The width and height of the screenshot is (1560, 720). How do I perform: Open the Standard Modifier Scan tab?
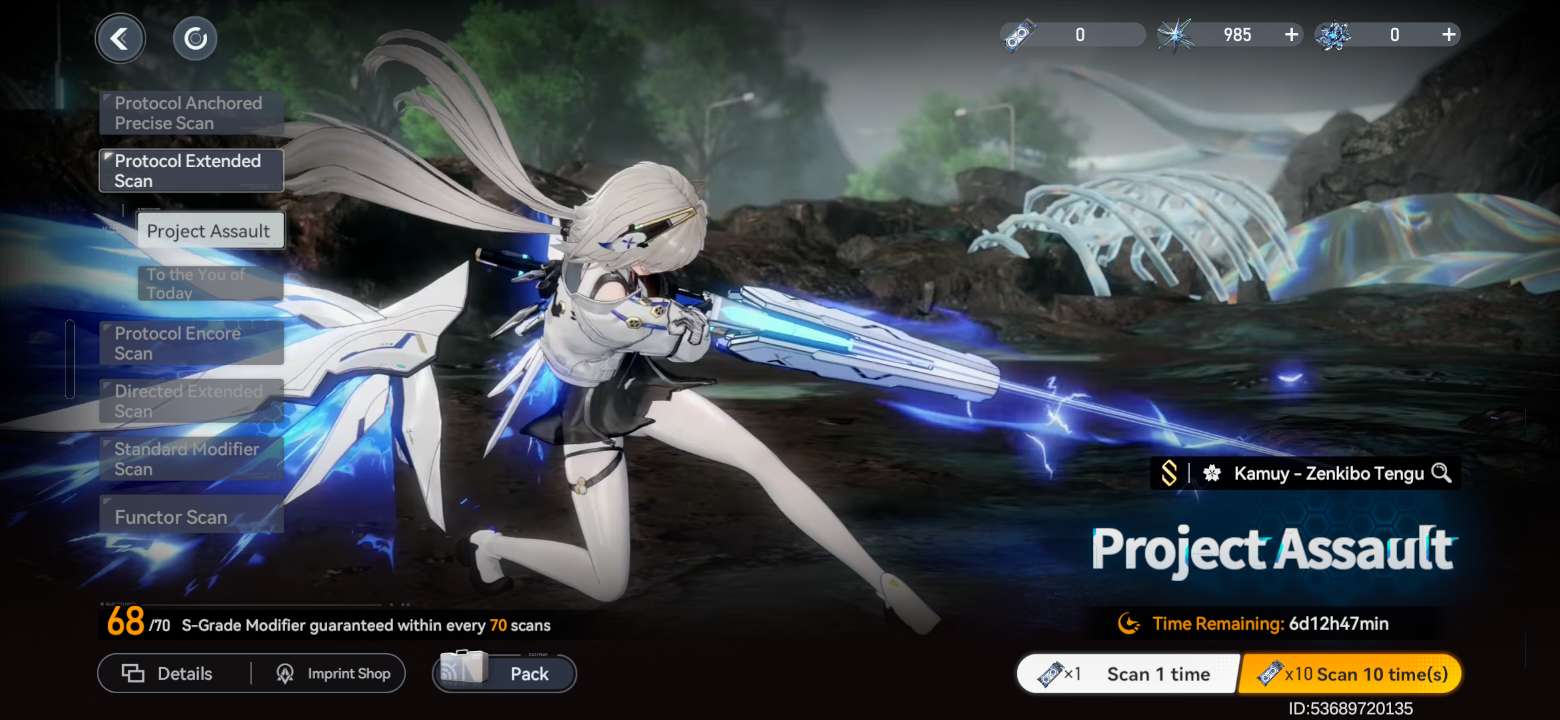coord(190,459)
